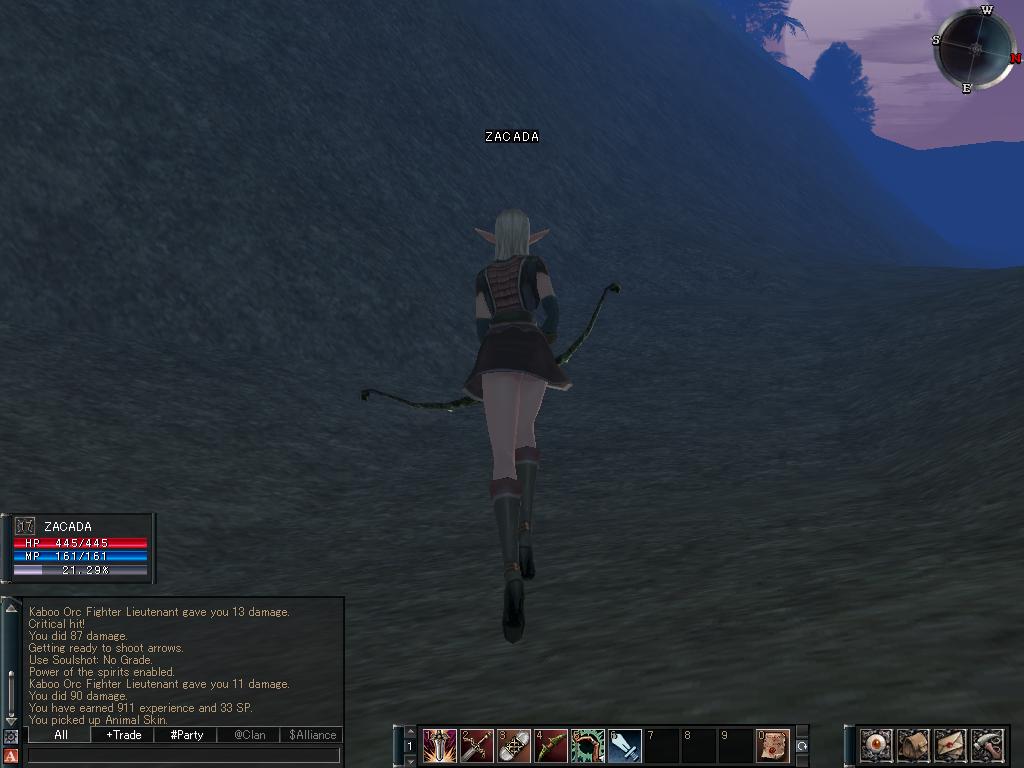Choose the @Clan chat tab

(x=249, y=735)
